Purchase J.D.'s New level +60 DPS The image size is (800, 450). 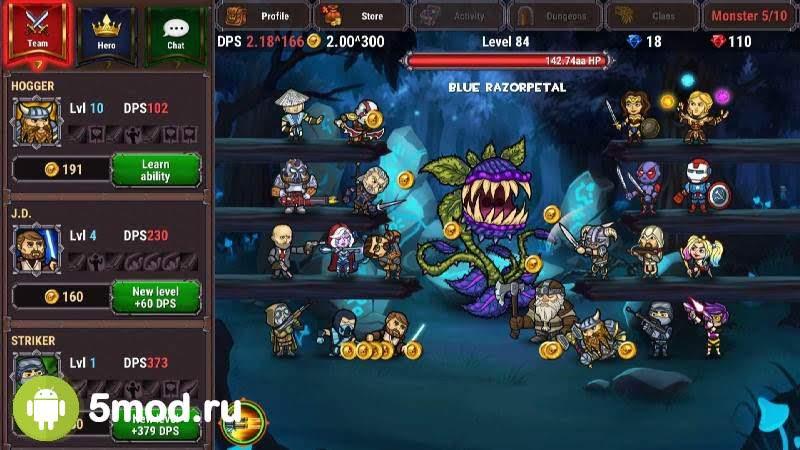pyautogui.click(x=155, y=296)
